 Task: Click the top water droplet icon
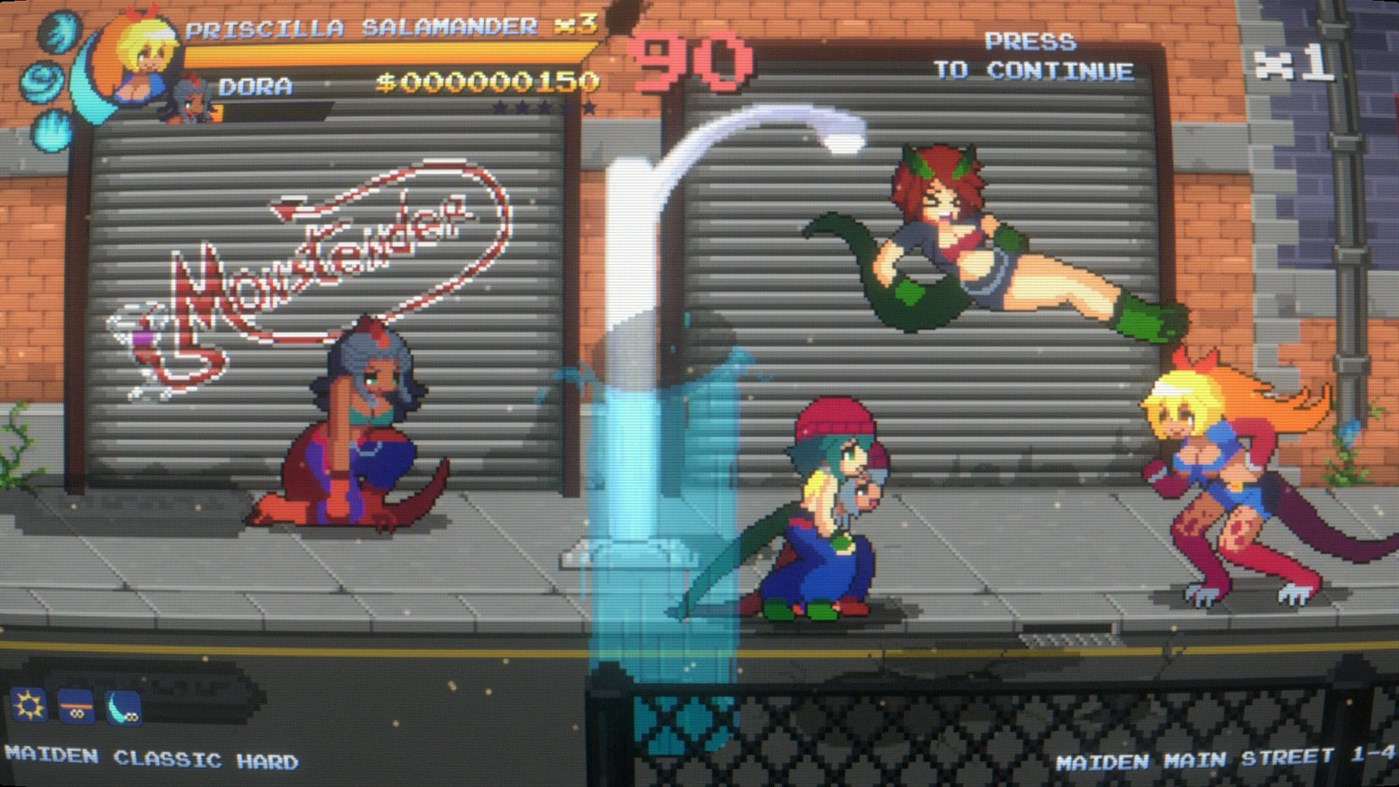click(x=60, y=31)
